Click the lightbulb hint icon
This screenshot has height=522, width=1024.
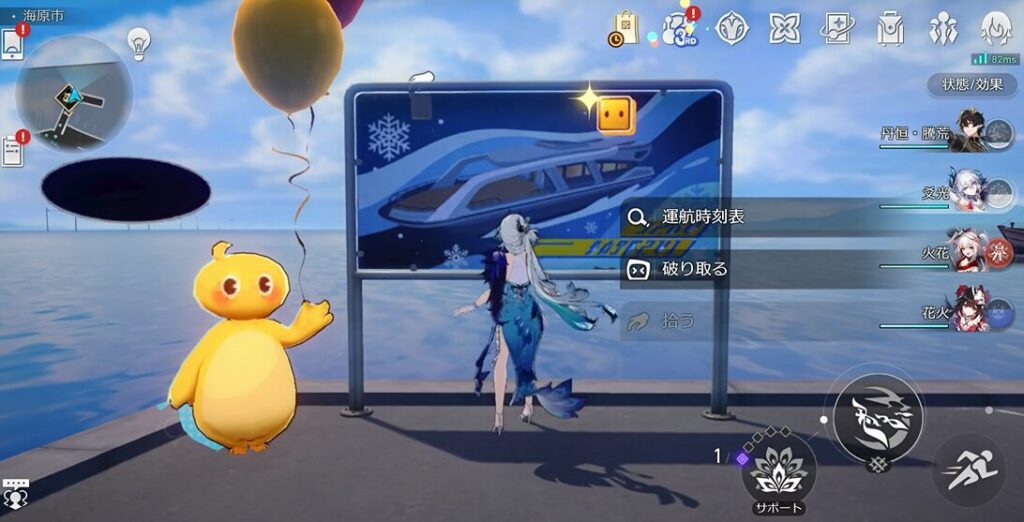(139, 42)
